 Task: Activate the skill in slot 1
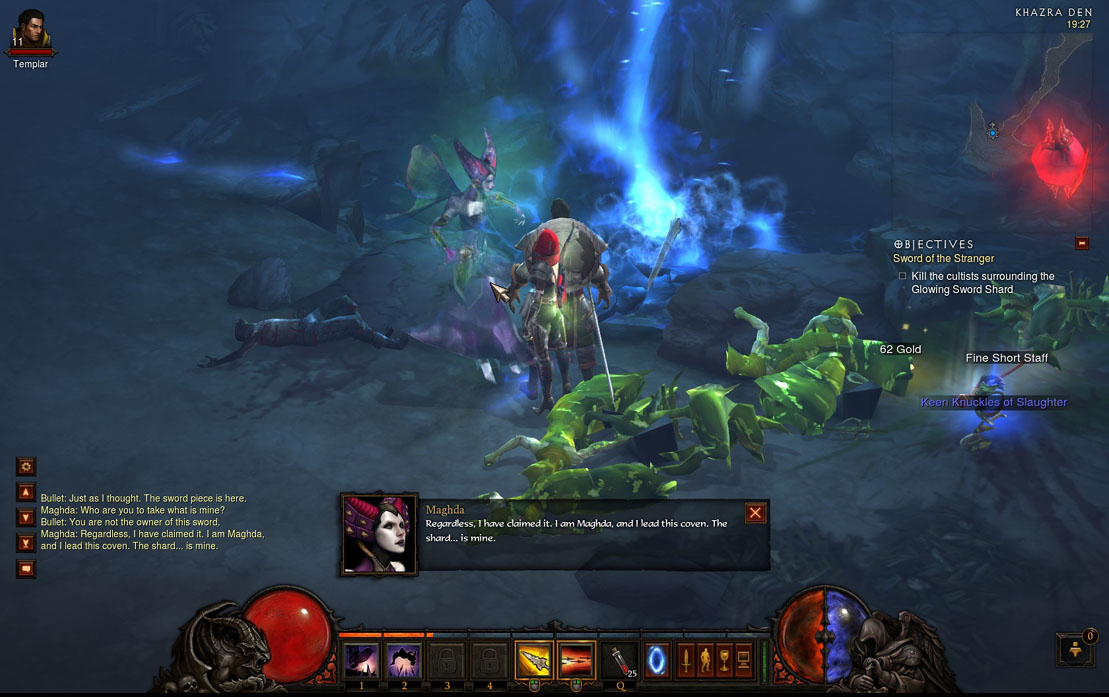361,661
